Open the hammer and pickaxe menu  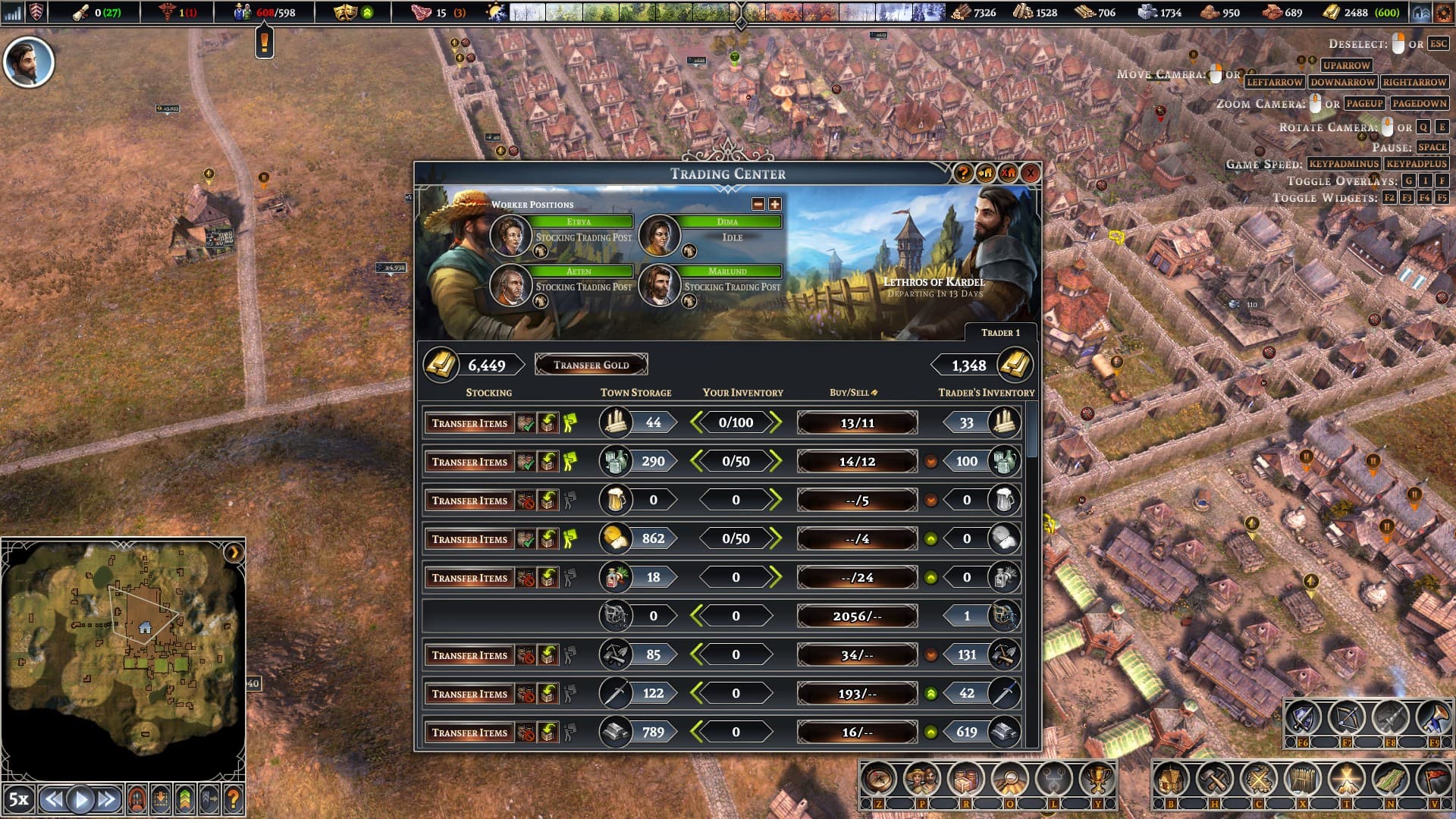[x=1215, y=779]
